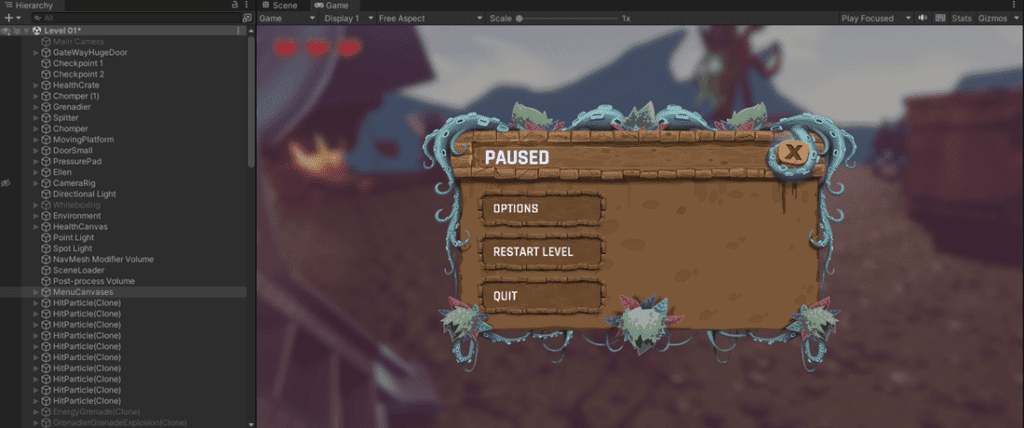This screenshot has height=428, width=1024.
Task: Toggle the Stats overlay
Action: pyautogui.click(x=961, y=18)
